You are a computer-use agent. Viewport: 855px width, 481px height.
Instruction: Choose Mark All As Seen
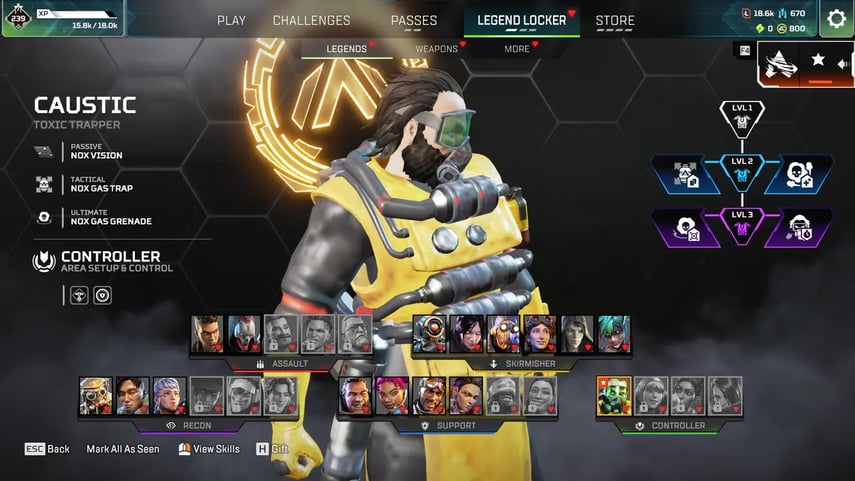pos(123,449)
